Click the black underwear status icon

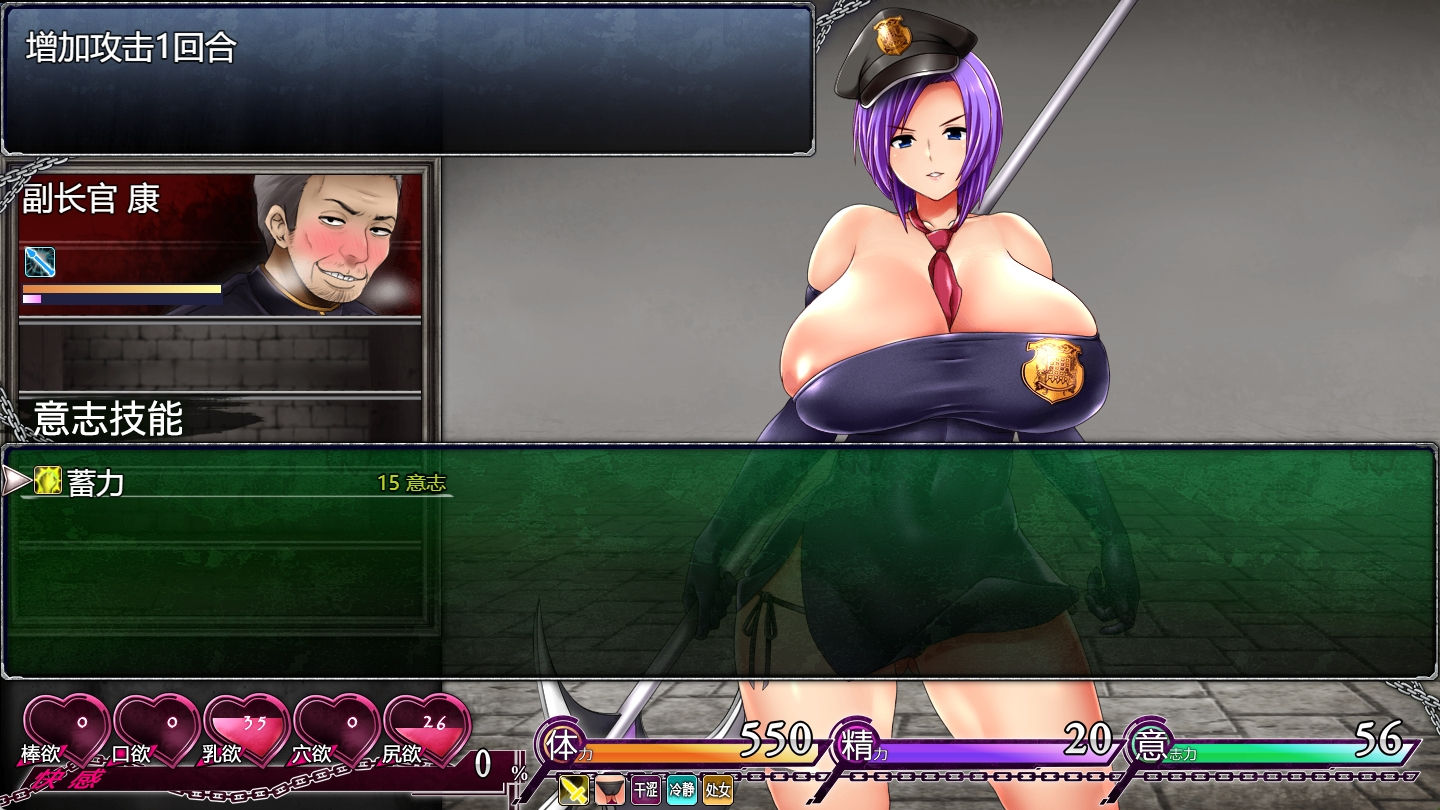pos(610,790)
